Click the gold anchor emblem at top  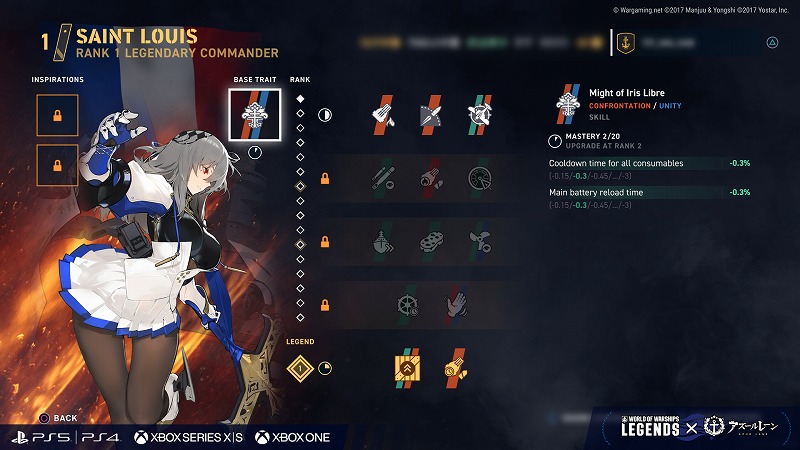[624, 43]
